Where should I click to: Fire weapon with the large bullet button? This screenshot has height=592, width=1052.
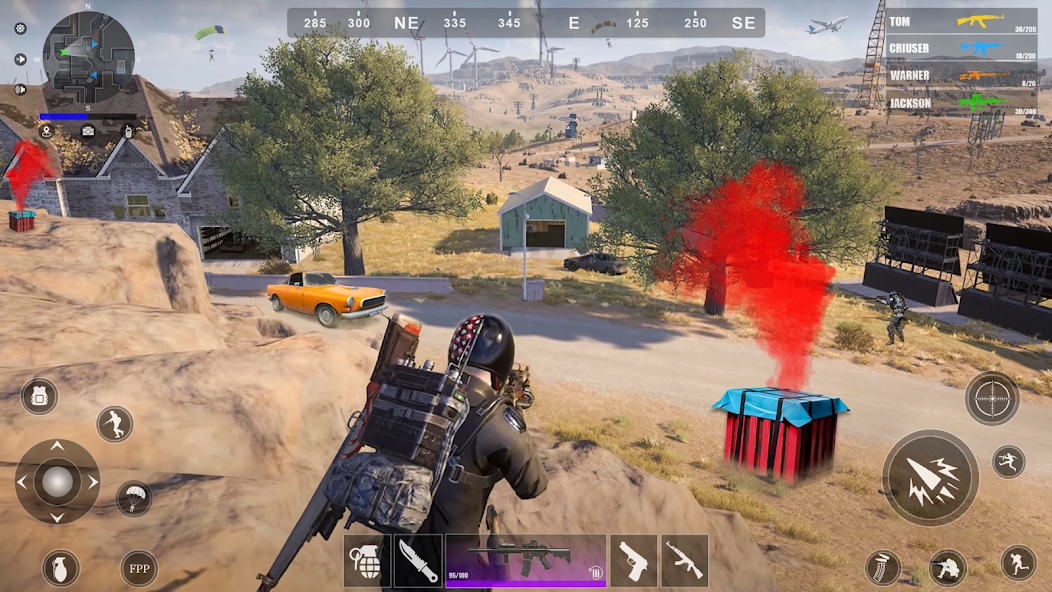pyautogui.click(x=930, y=478)
